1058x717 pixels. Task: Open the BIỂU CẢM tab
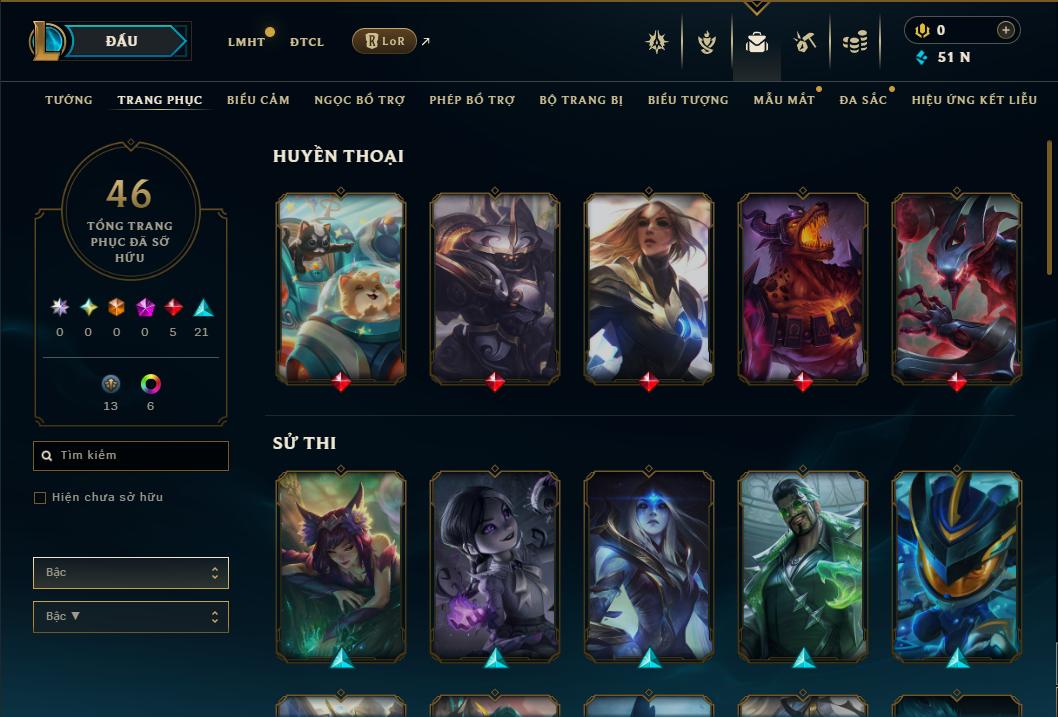258,100
